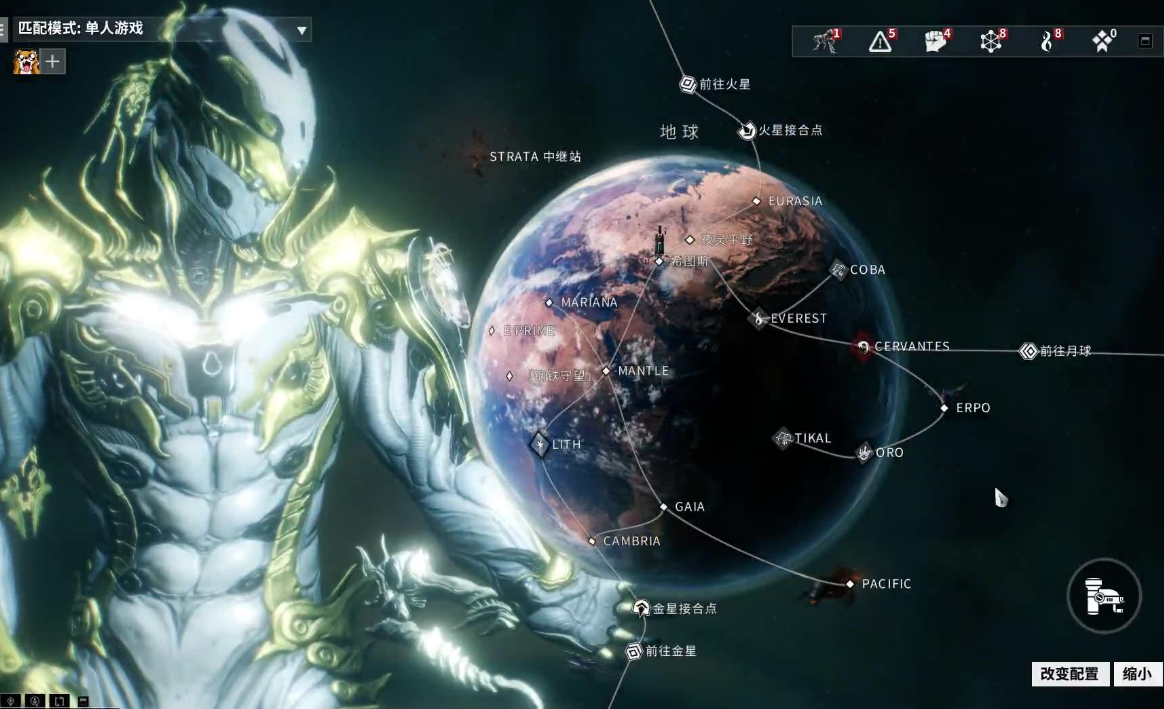Select the 金星接合点 junction node
The height and width of the screenshot is (709, 1164).
[x=642, y=608]
